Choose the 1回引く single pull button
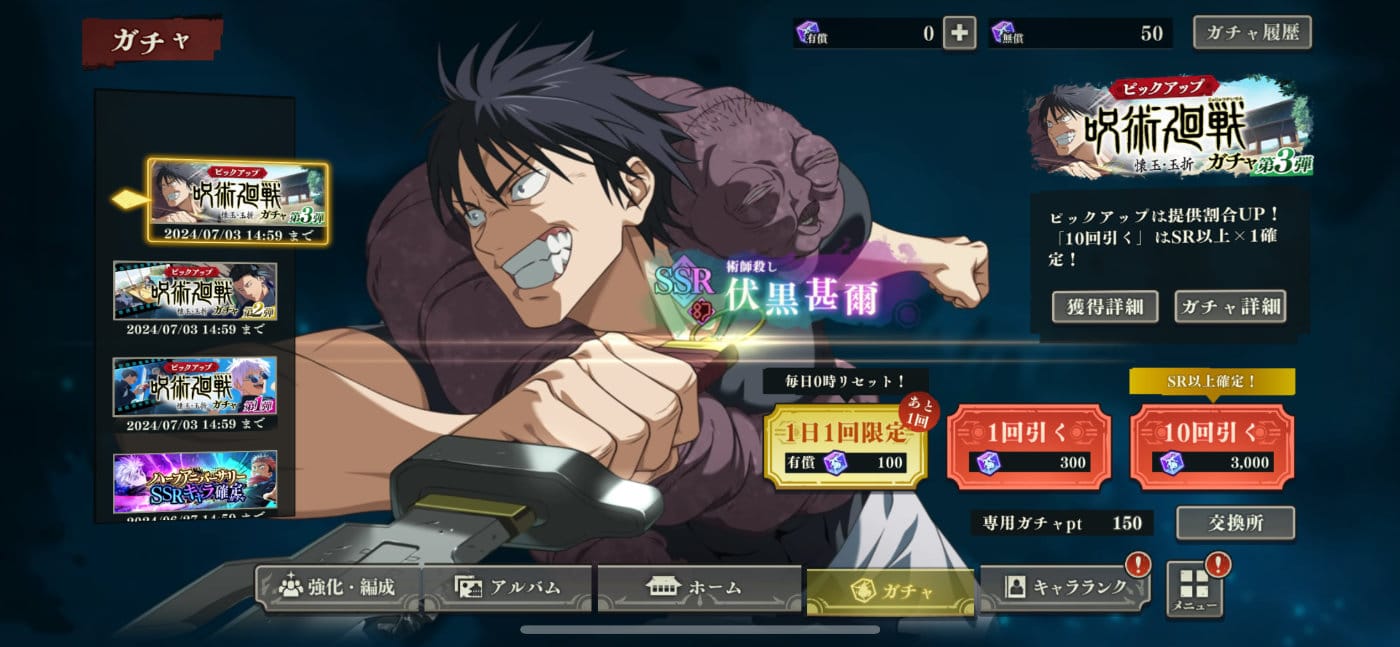 pyautogui.click(x=1029, y=446)
